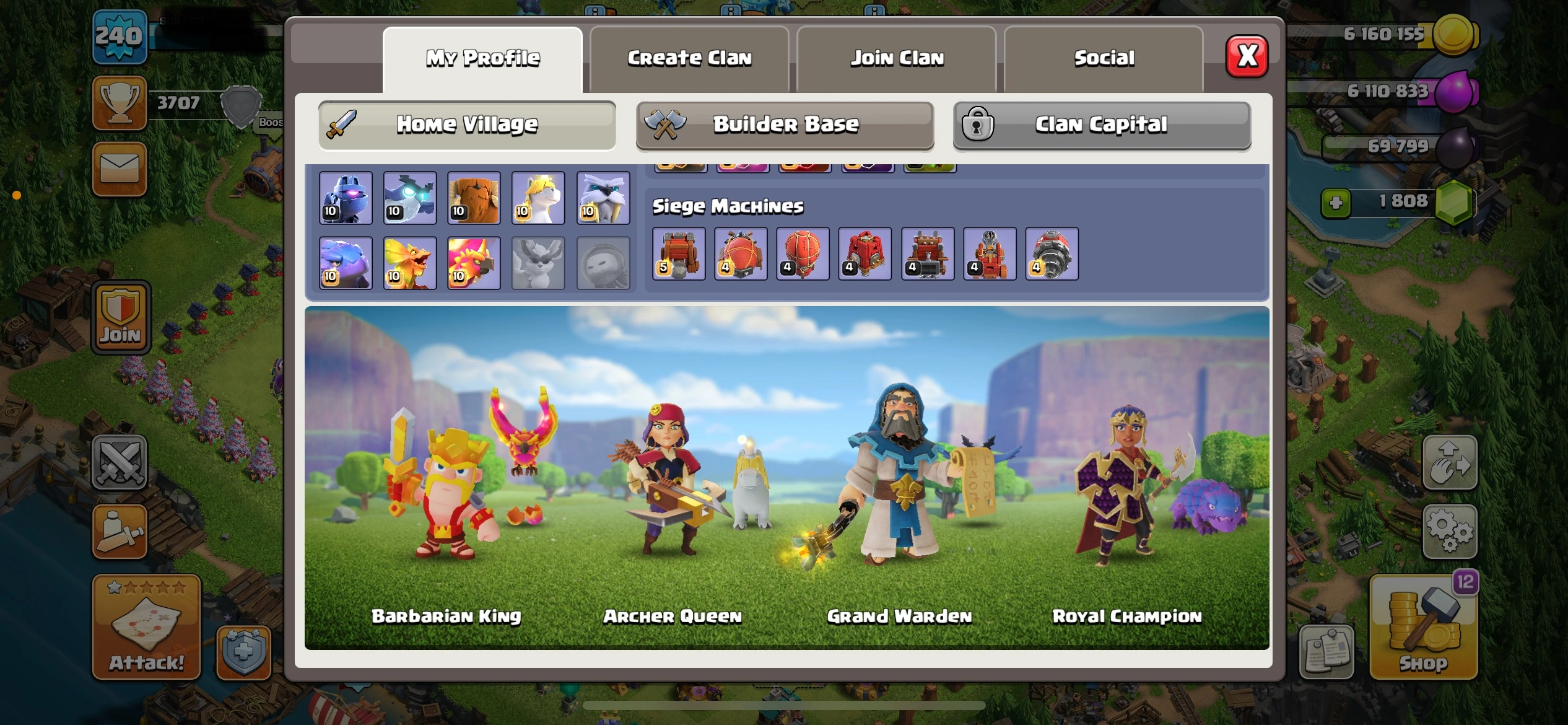Open the Mighty Yak pet details
This screenshot has height=725, width=1568.
tap(474, 198)
